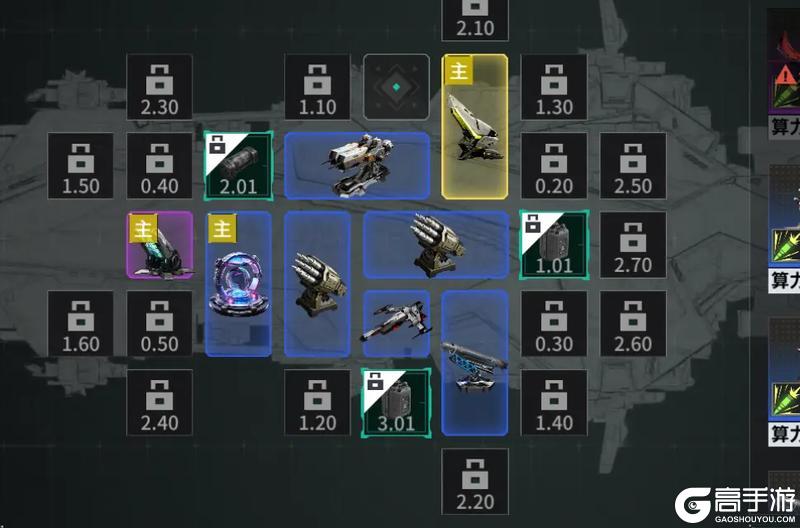The width and height of the screenshot is (800, 528).
Task: Select the glowing ring core module
Action: [238, 284]
